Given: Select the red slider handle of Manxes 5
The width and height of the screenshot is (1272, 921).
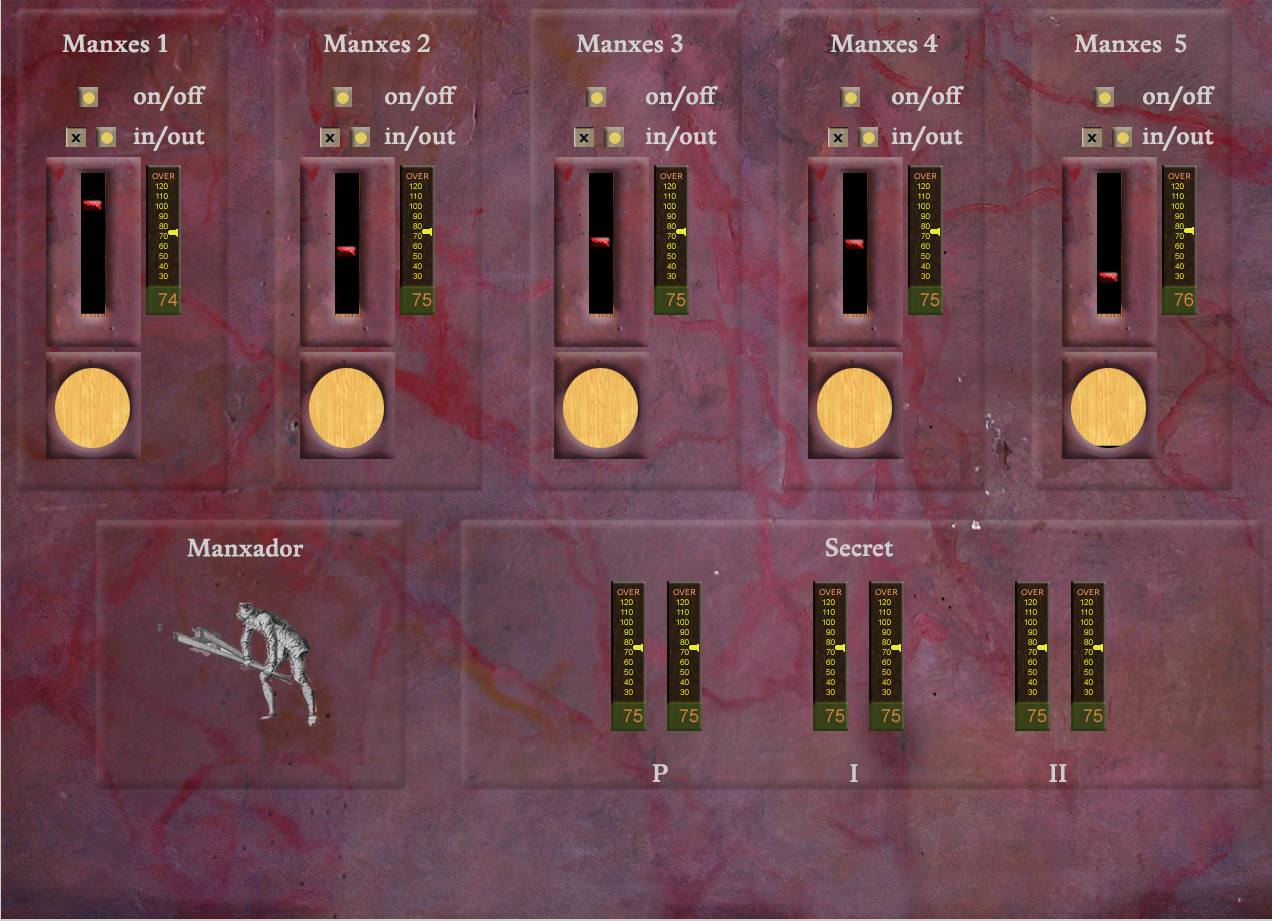Looking at the screenshot, I should [1109, 277].
